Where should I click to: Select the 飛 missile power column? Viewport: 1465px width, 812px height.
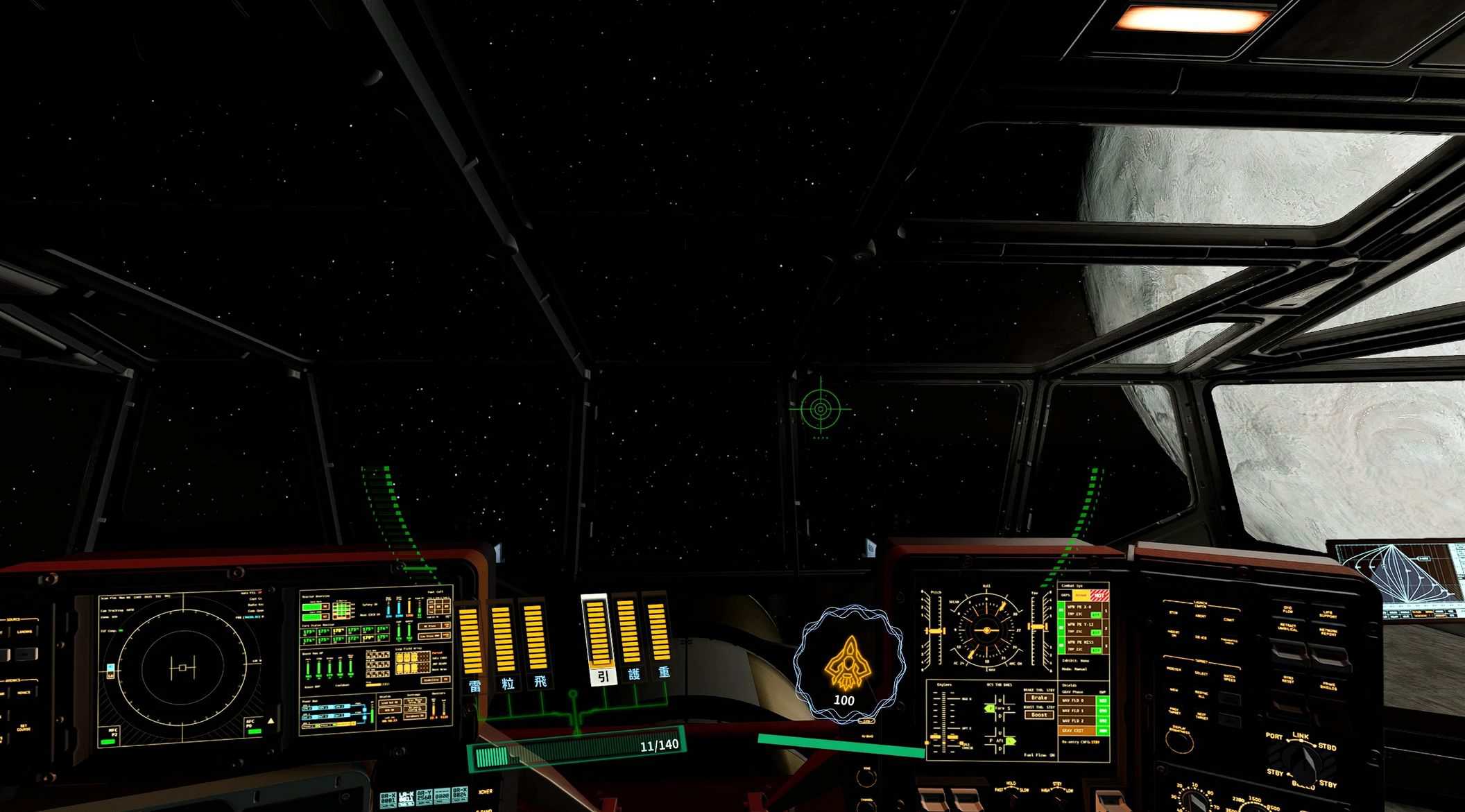click(534, 640)
